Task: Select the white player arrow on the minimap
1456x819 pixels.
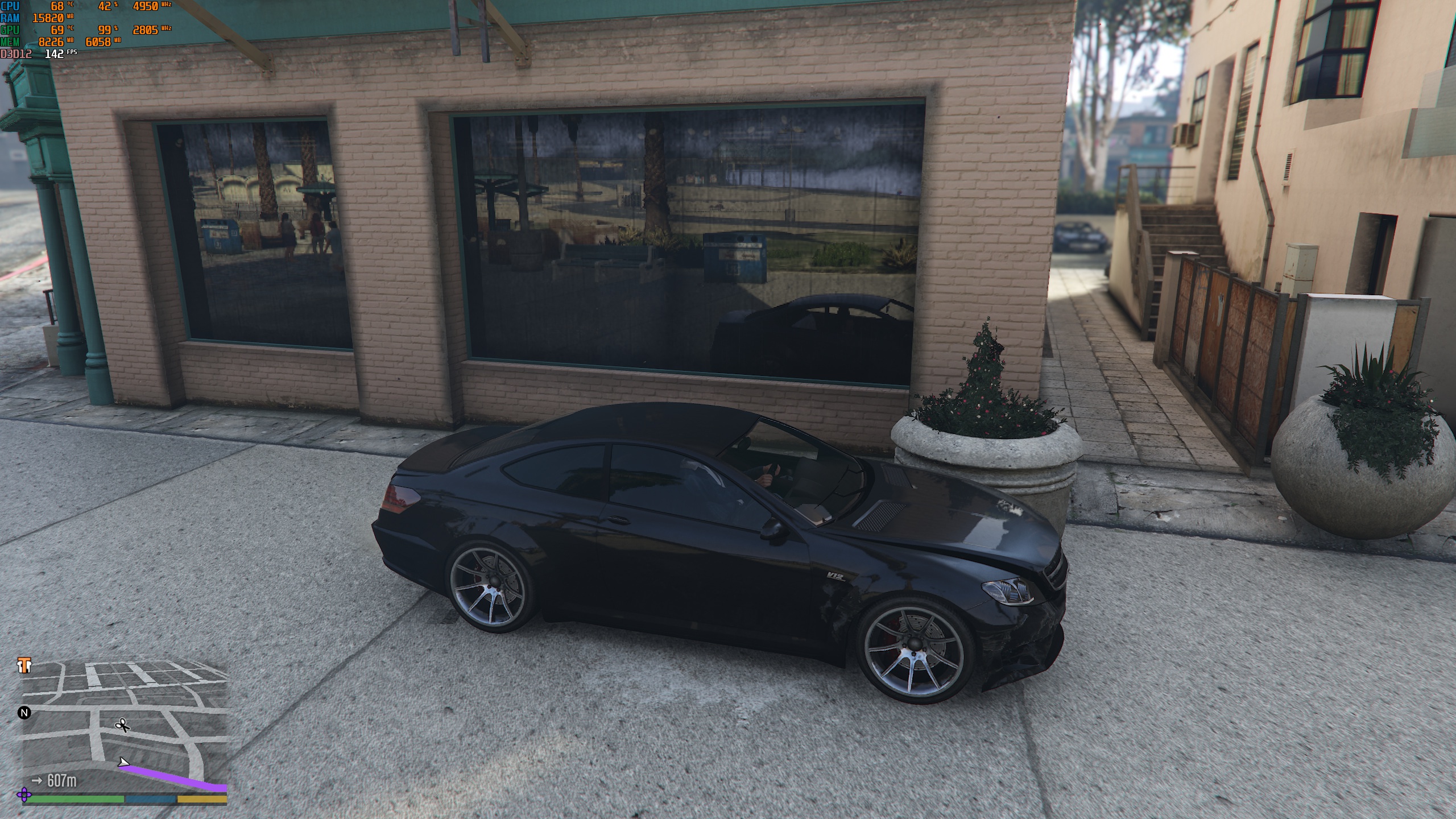Action: coord(123,762)
